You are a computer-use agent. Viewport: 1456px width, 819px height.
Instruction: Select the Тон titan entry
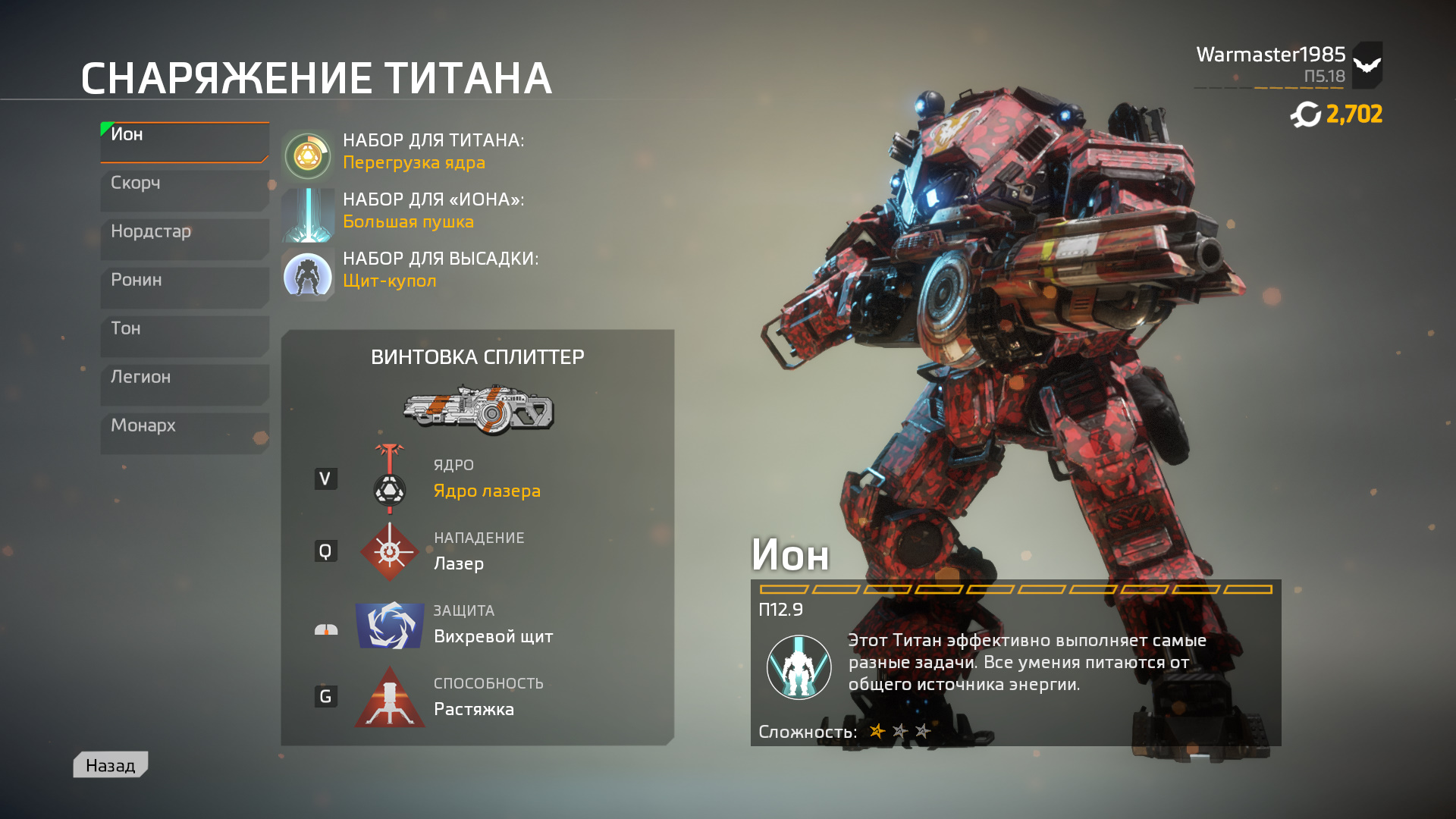coord(184,335)
